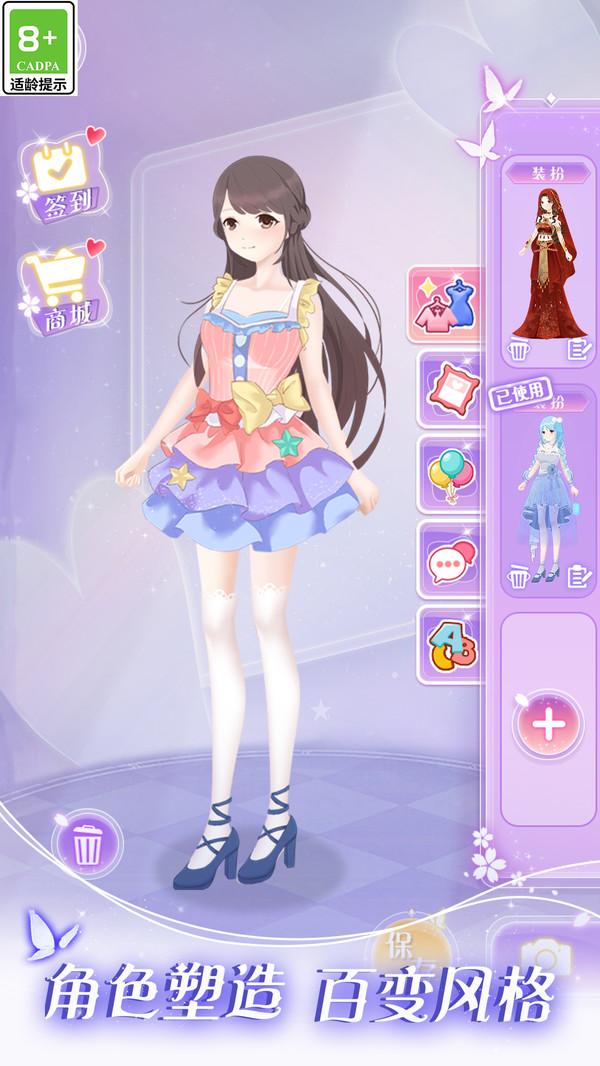Tap the camera screenshot button
The height and width of the screenshot is (1066, 600).
pos(545,955)
